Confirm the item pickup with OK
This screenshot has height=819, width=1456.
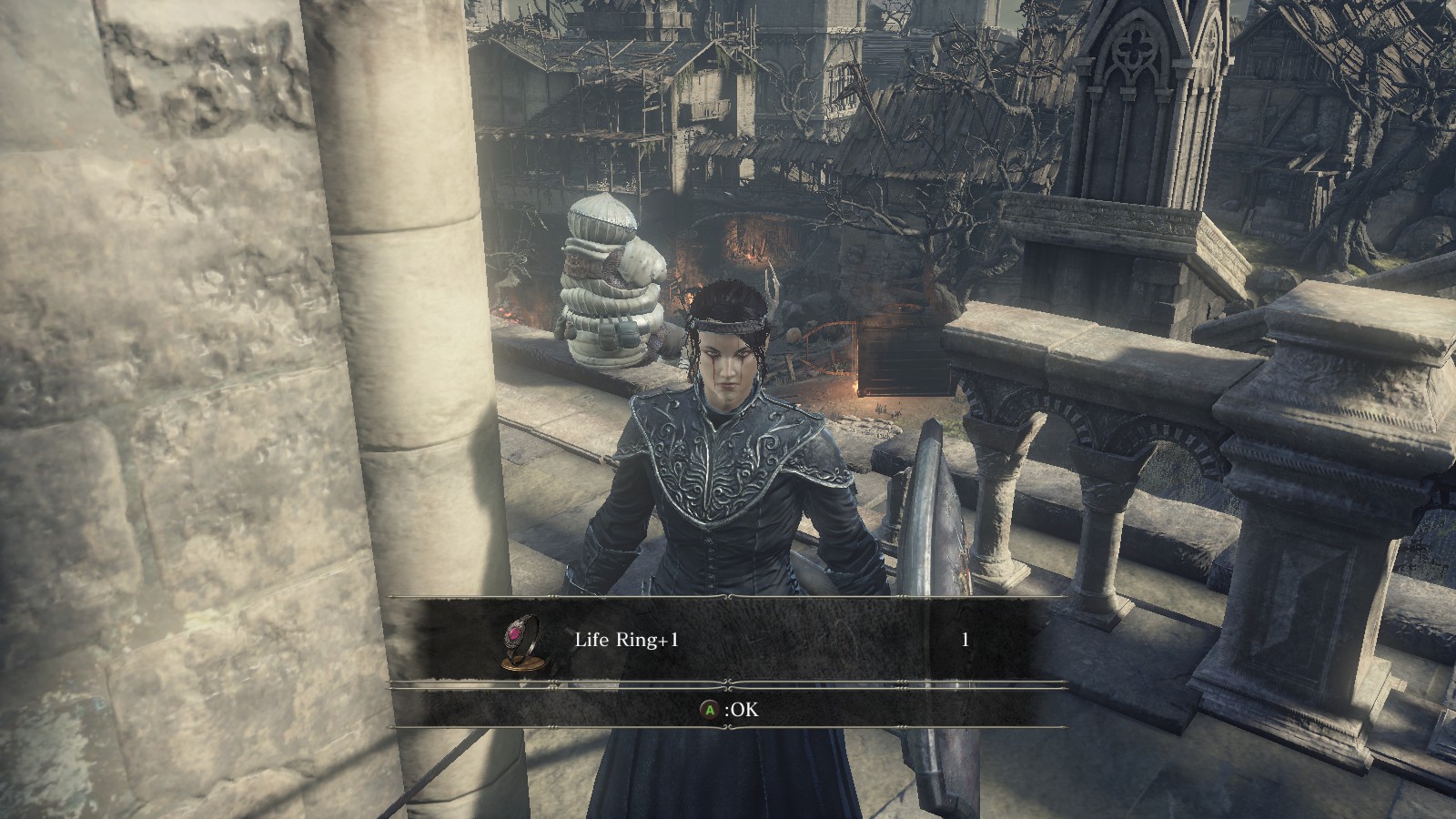click(728, 709)
